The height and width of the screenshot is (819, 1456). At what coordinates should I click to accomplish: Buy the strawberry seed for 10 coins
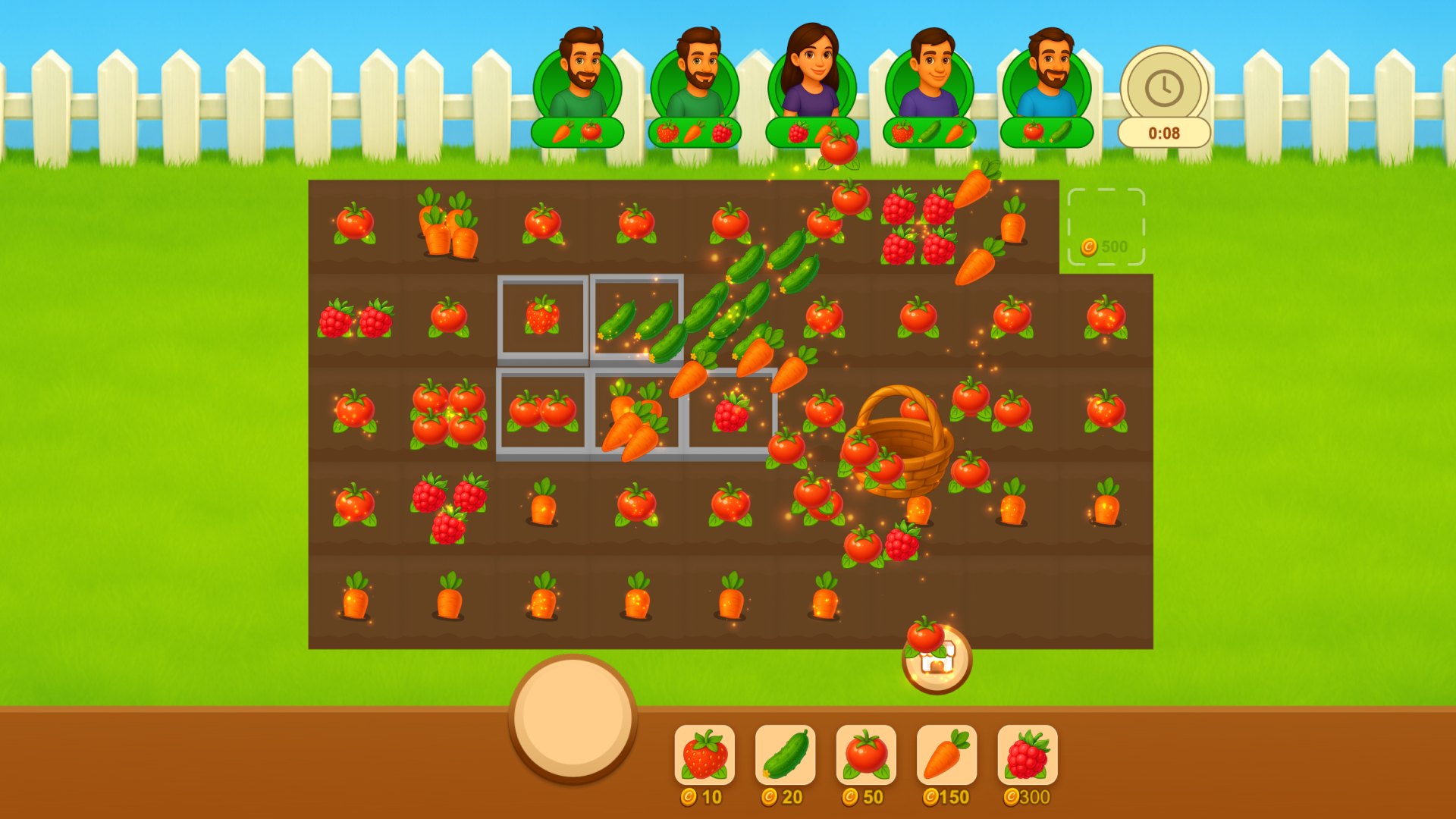coord(704,755)
